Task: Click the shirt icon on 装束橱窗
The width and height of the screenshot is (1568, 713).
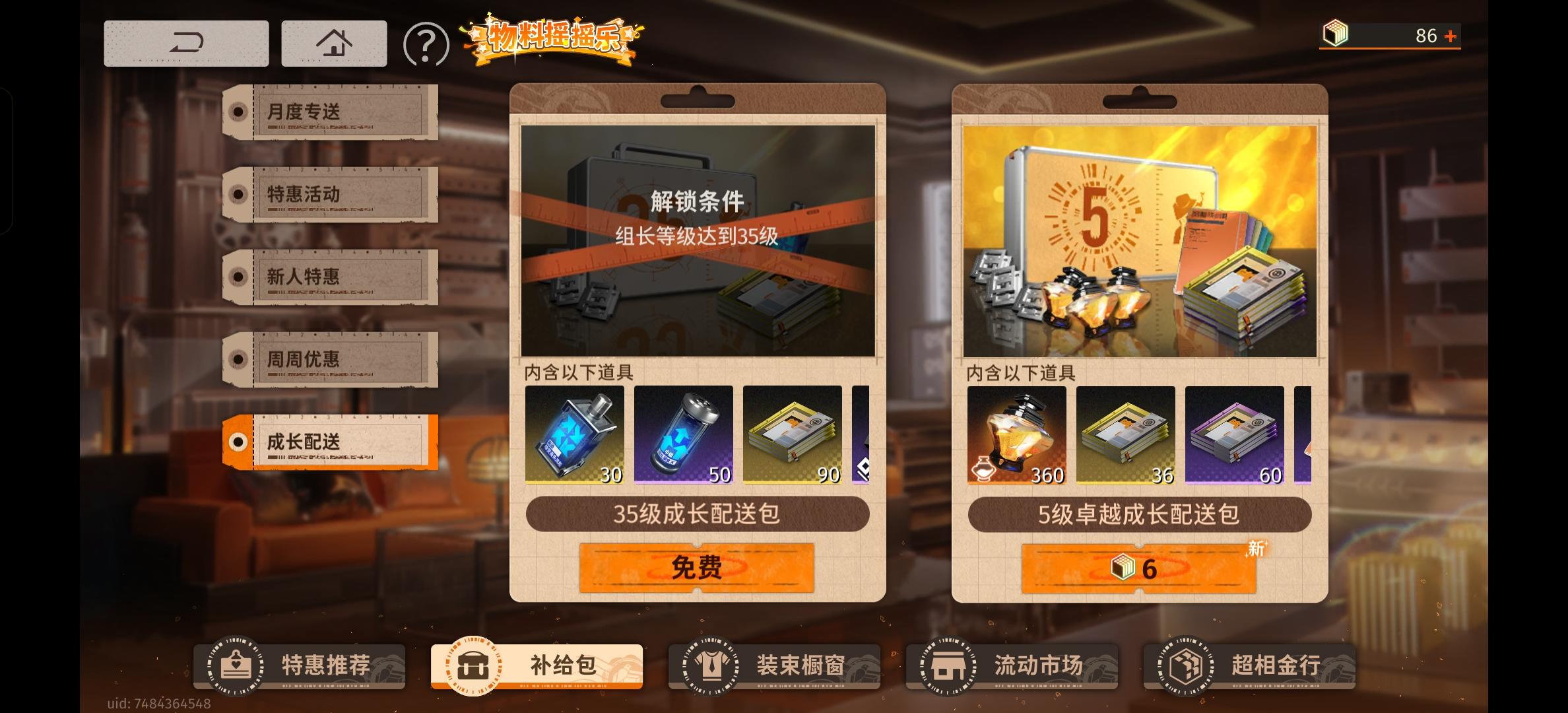Action: [x=711, y=666]
